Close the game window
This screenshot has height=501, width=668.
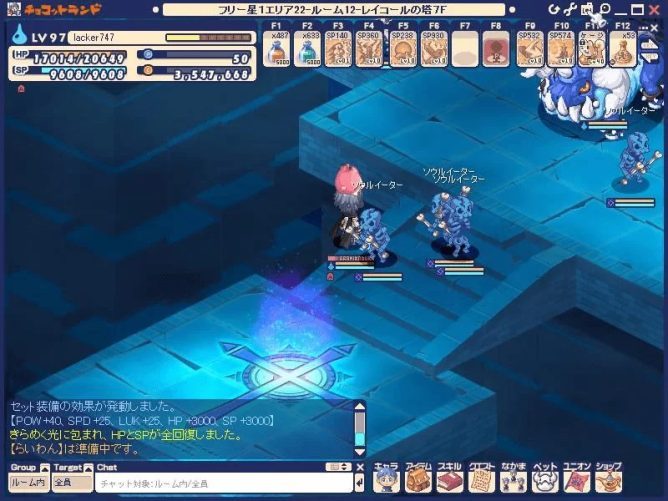(658, 8)
